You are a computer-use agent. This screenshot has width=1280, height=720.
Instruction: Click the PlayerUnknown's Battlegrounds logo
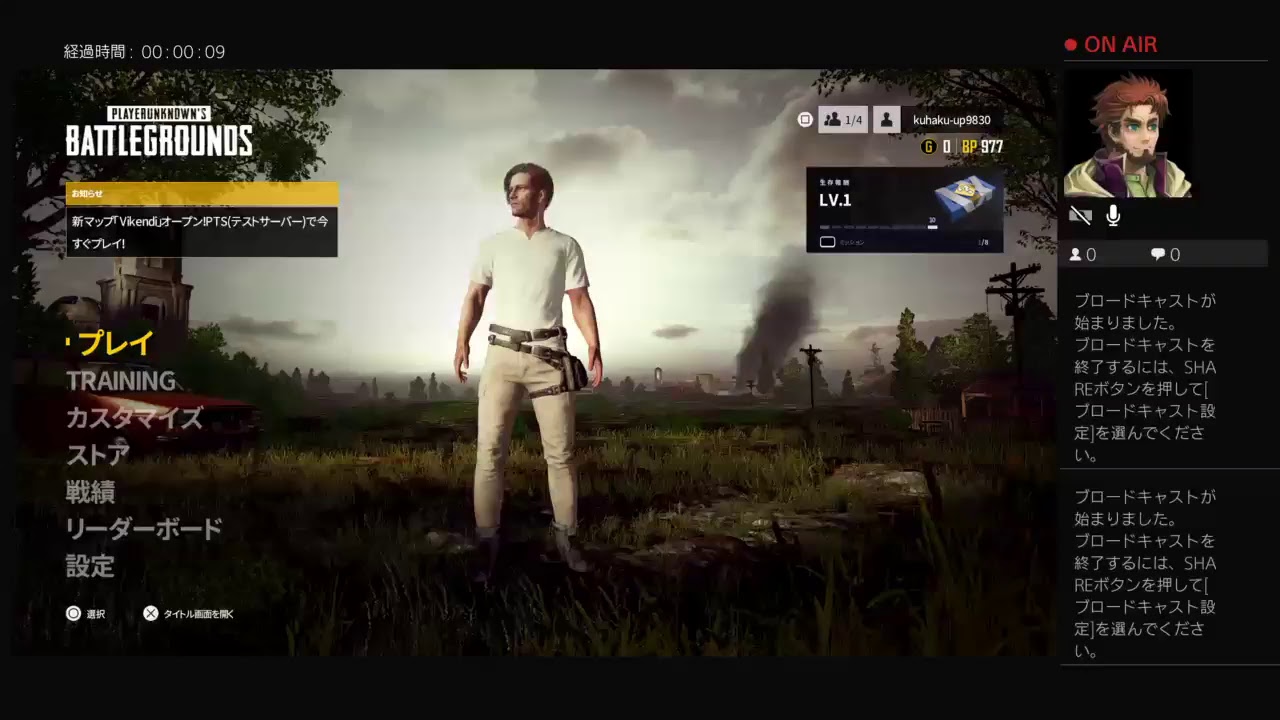tap(159, 130)
